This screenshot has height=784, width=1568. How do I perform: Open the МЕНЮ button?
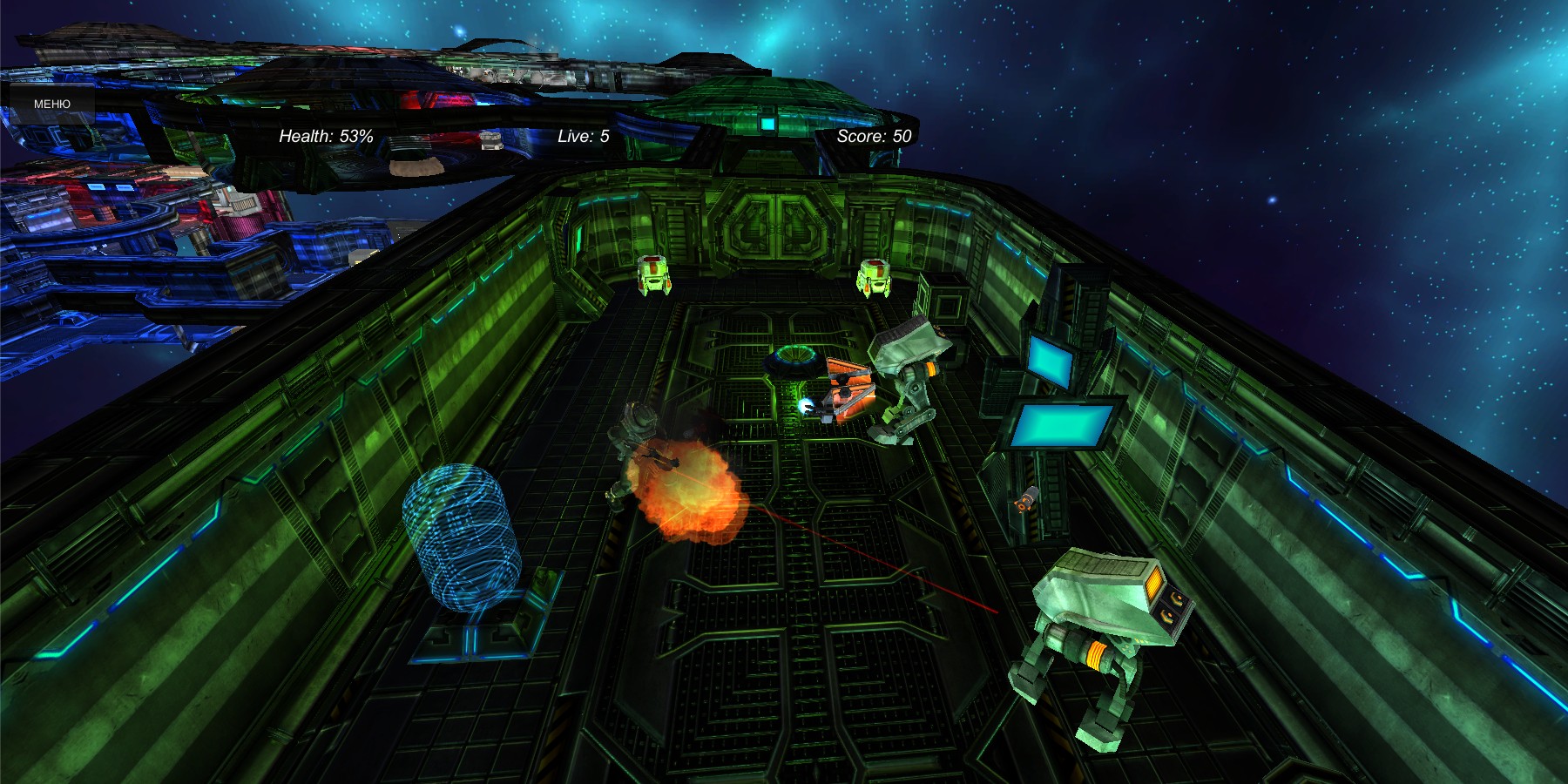click(x=51, y=104)
